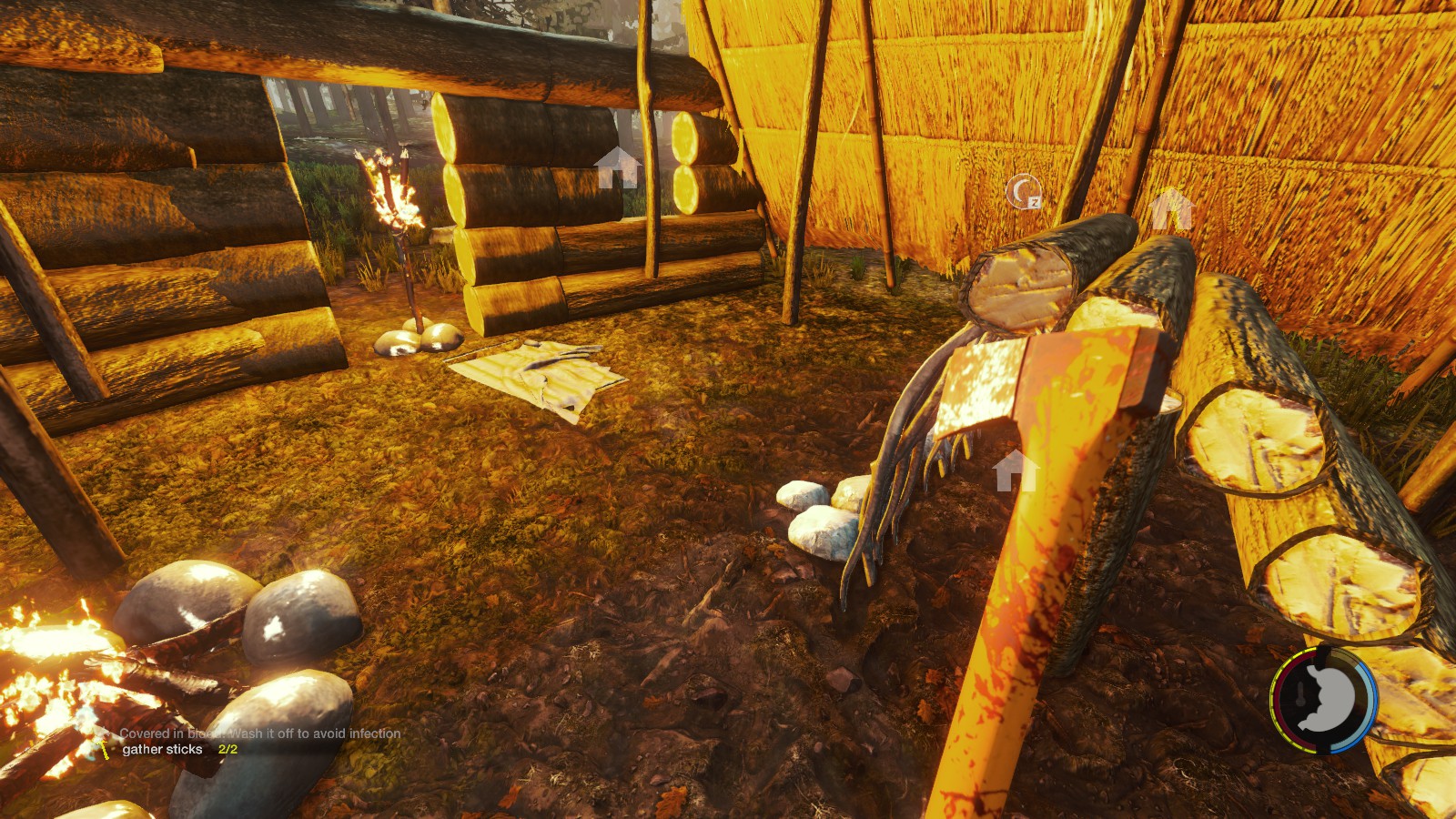Click the moon sleep icon on the shelter

click(1024, 191)
